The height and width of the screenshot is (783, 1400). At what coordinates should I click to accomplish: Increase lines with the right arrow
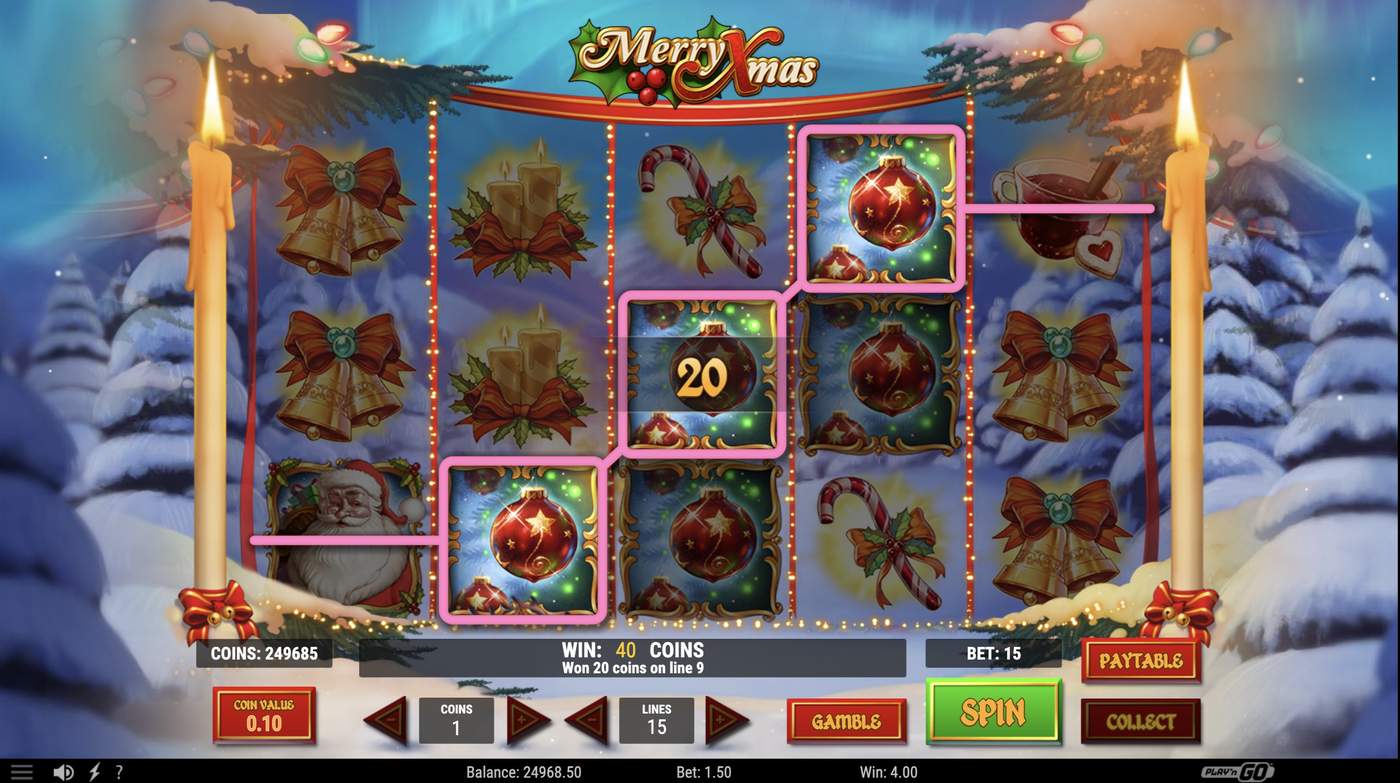[x=725, y=720]
